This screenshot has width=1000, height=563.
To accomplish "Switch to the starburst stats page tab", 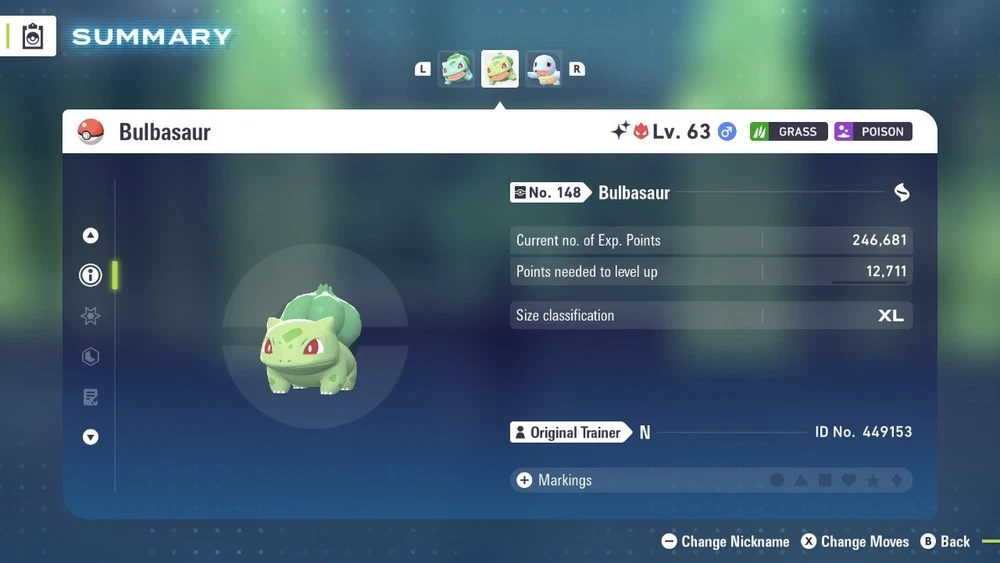I will pyautogui.click(x=91, y=316).
